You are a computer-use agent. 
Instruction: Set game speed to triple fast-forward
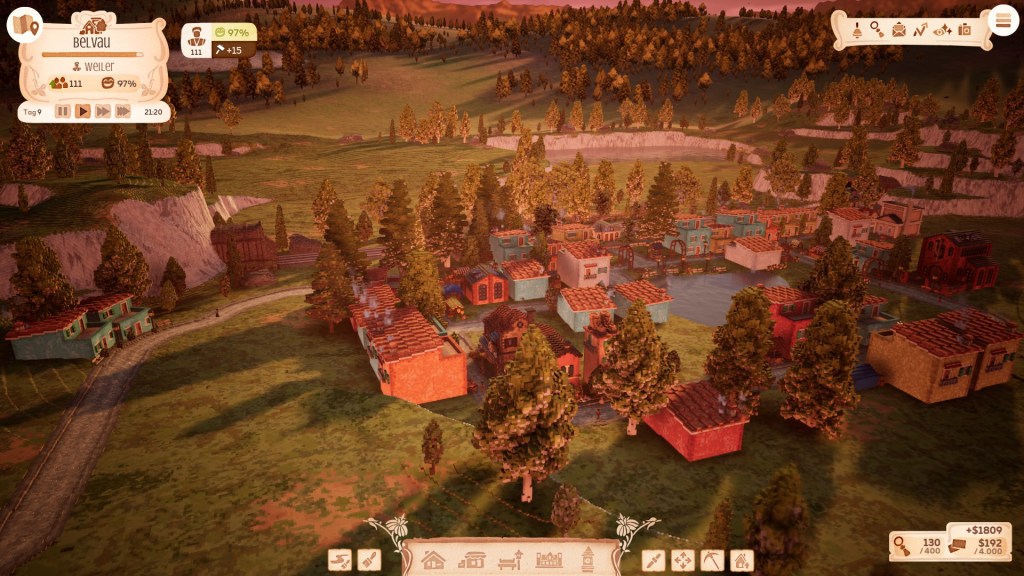pyautogui.click(x=123, y=112)
